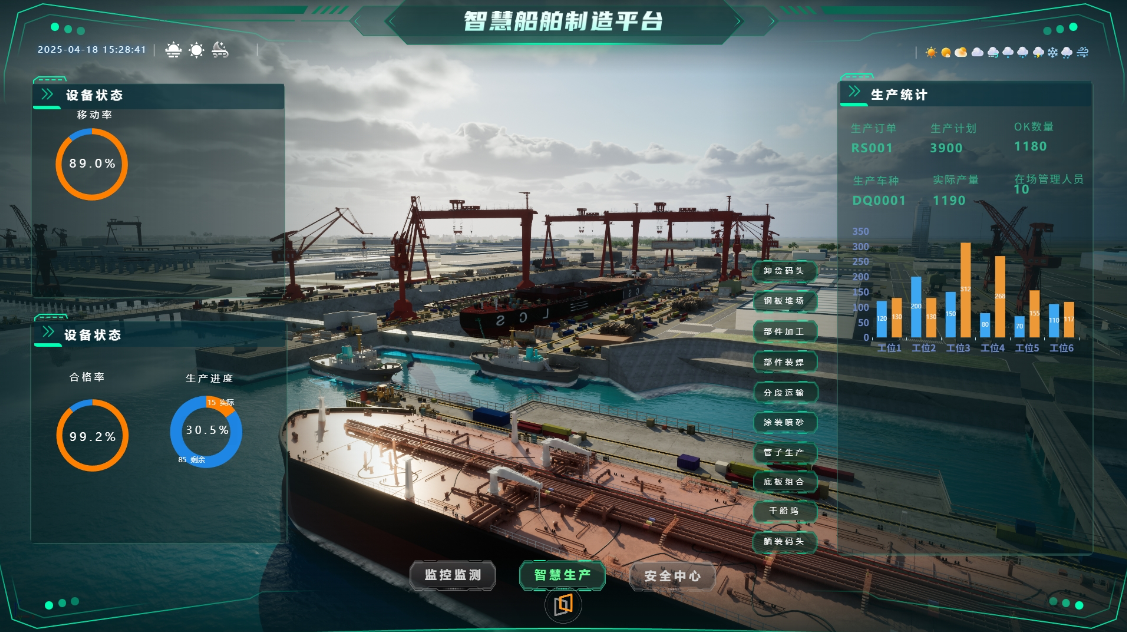This screenshot has height=632, width=1127.
Task: Choose the 底板组合 button
Action: (784, 482)
